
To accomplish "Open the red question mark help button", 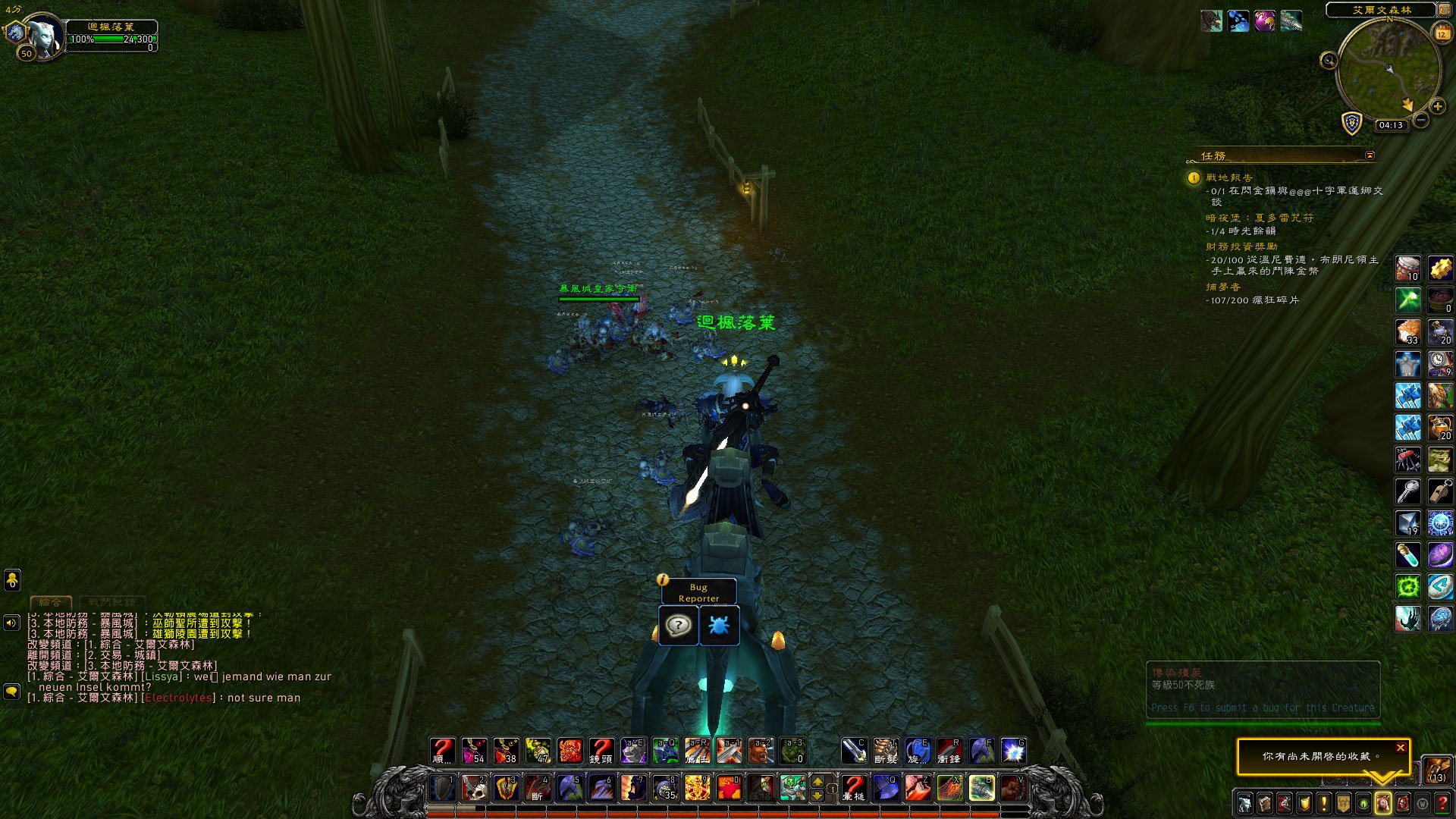I will (x=1442, y=803).
